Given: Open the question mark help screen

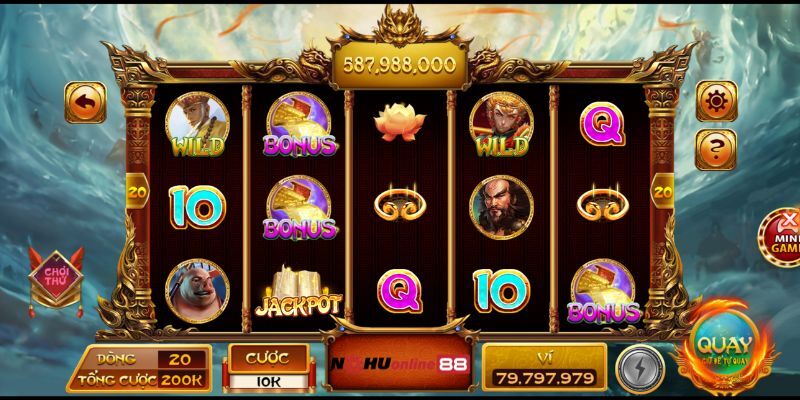Looking at the screenshot, I should 716,148.
